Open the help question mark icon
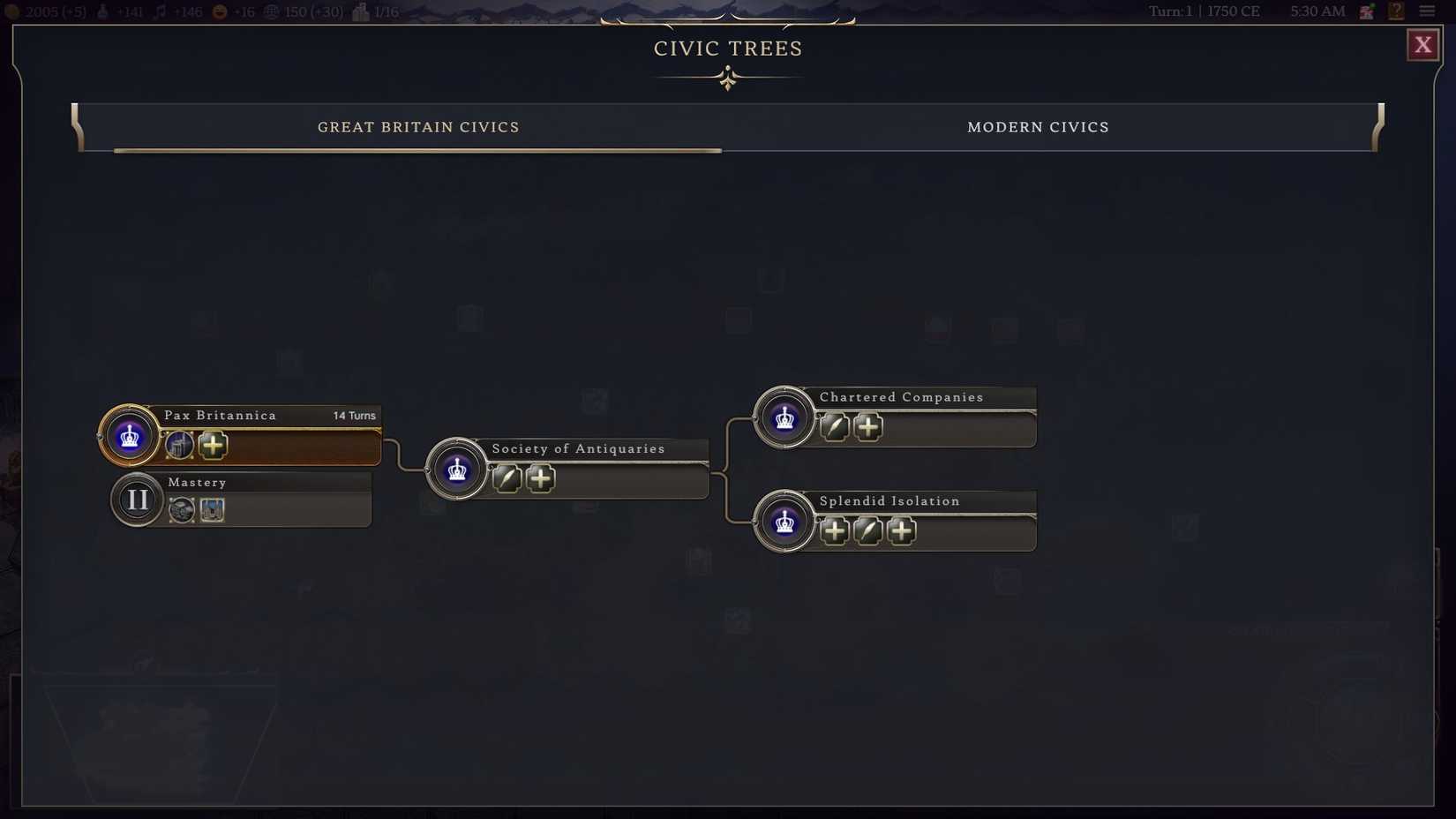The width and height of the screenshot is (1456, 819). tap(1397, 11)
